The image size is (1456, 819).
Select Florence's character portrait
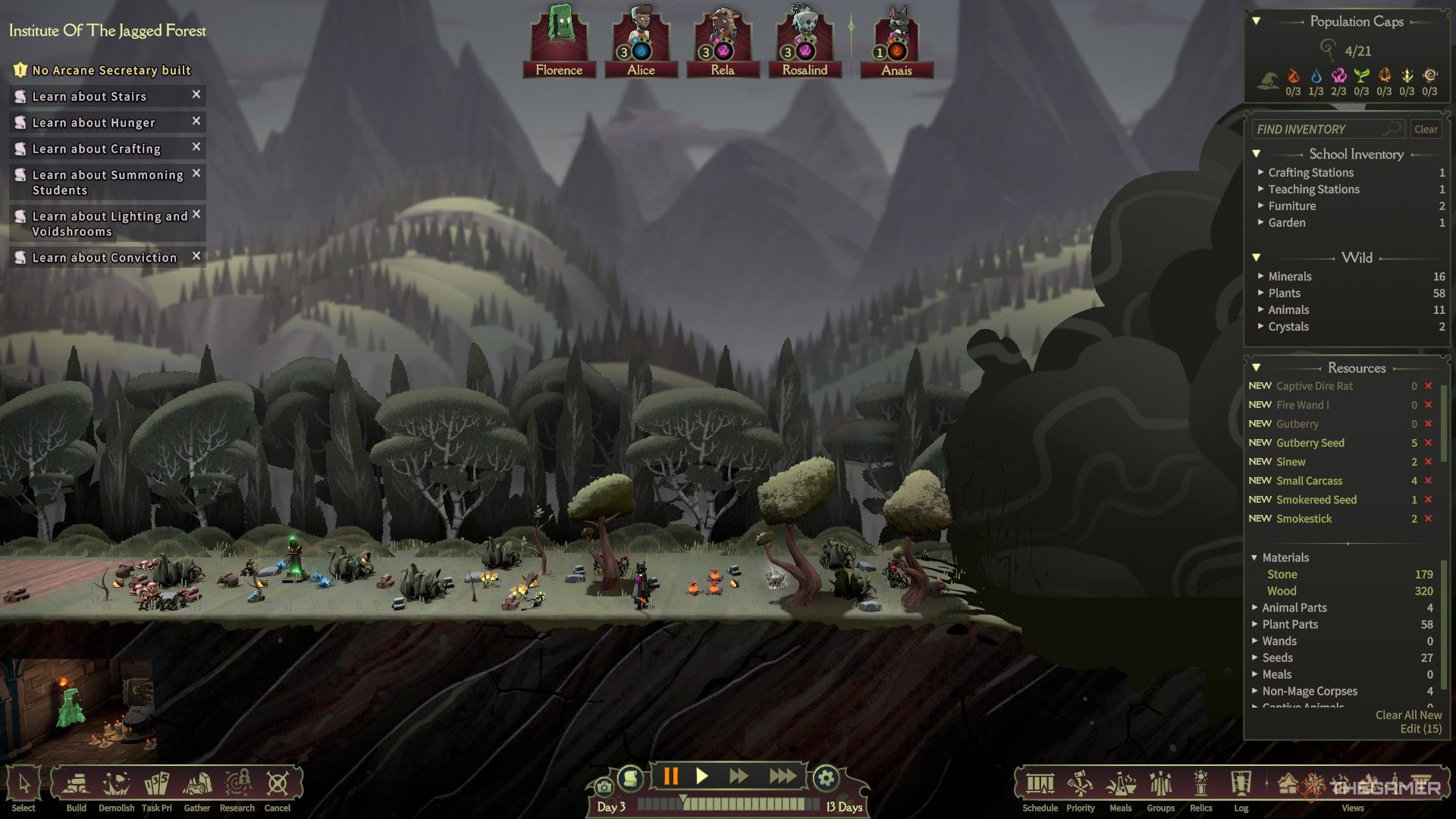[x=559, y=42]
